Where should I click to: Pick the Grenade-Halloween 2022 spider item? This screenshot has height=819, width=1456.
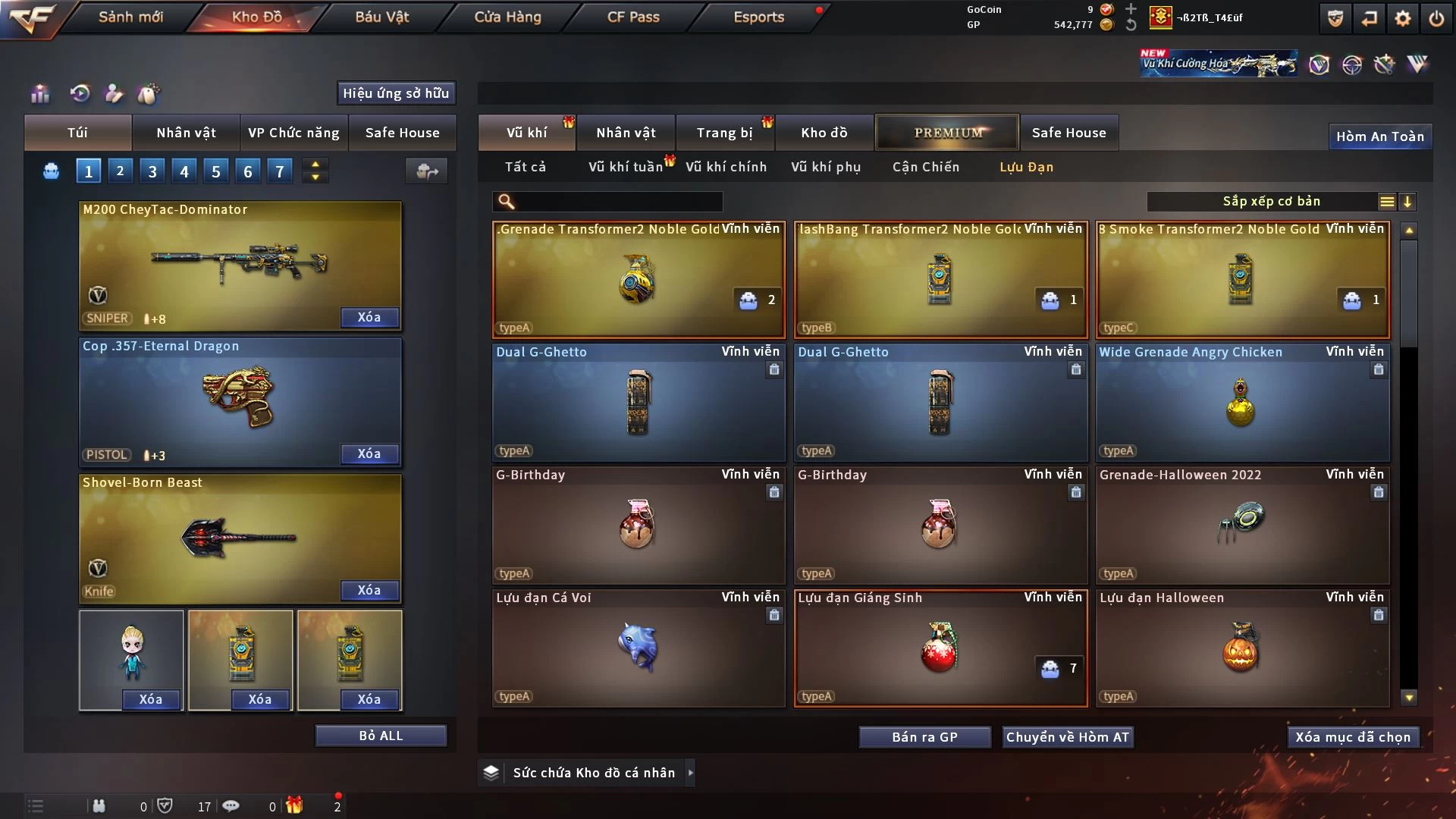click(x=1242, y=526)
